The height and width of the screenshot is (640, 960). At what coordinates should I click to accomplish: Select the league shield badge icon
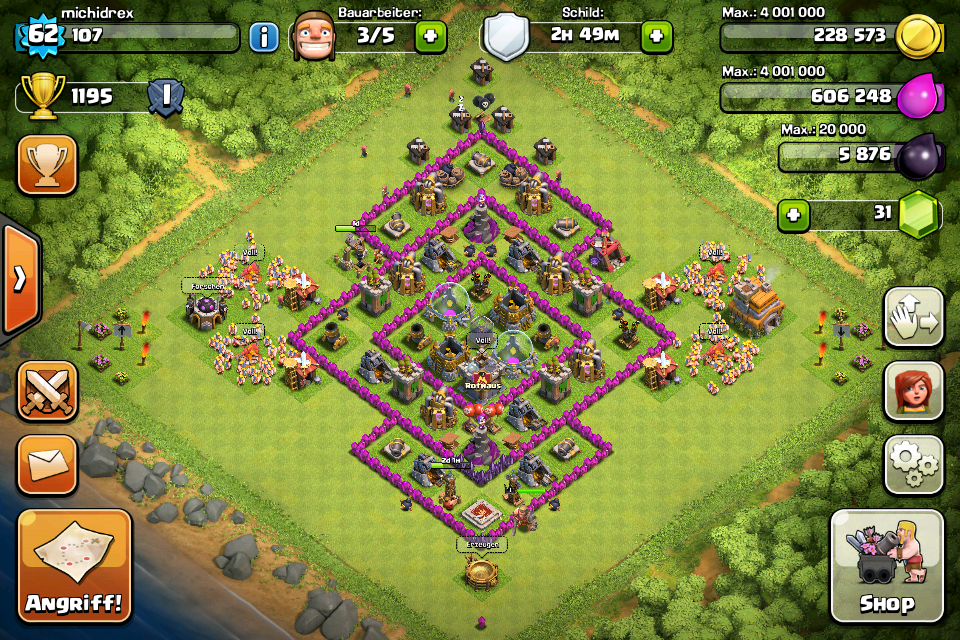tap(164, 97)
